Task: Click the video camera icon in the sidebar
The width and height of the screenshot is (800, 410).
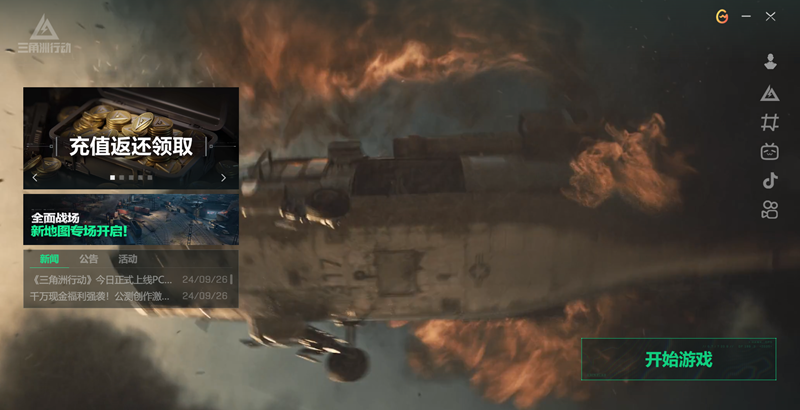Action: [x=770, y=210]
